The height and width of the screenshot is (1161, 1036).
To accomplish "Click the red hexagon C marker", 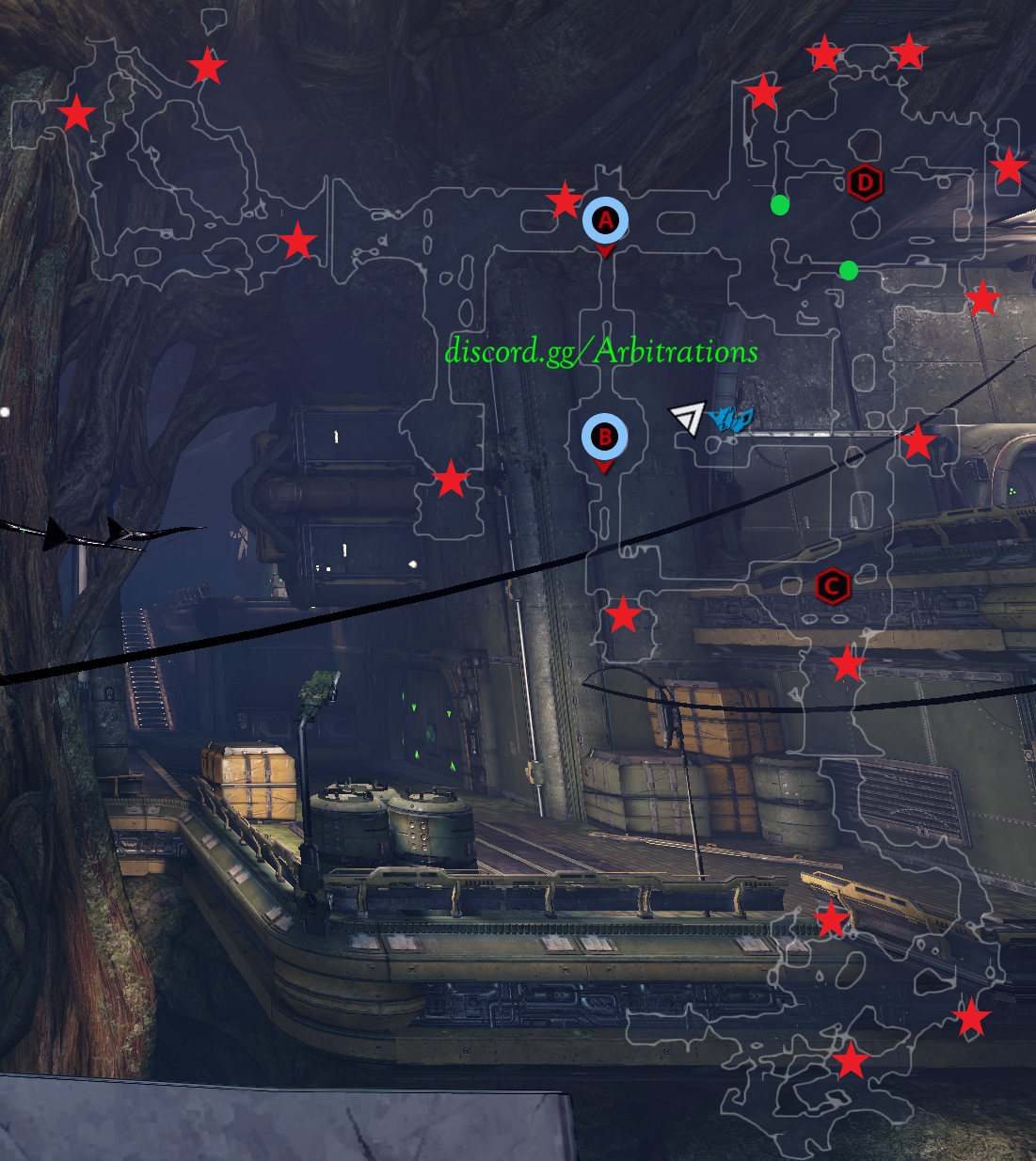I will 832,587.
